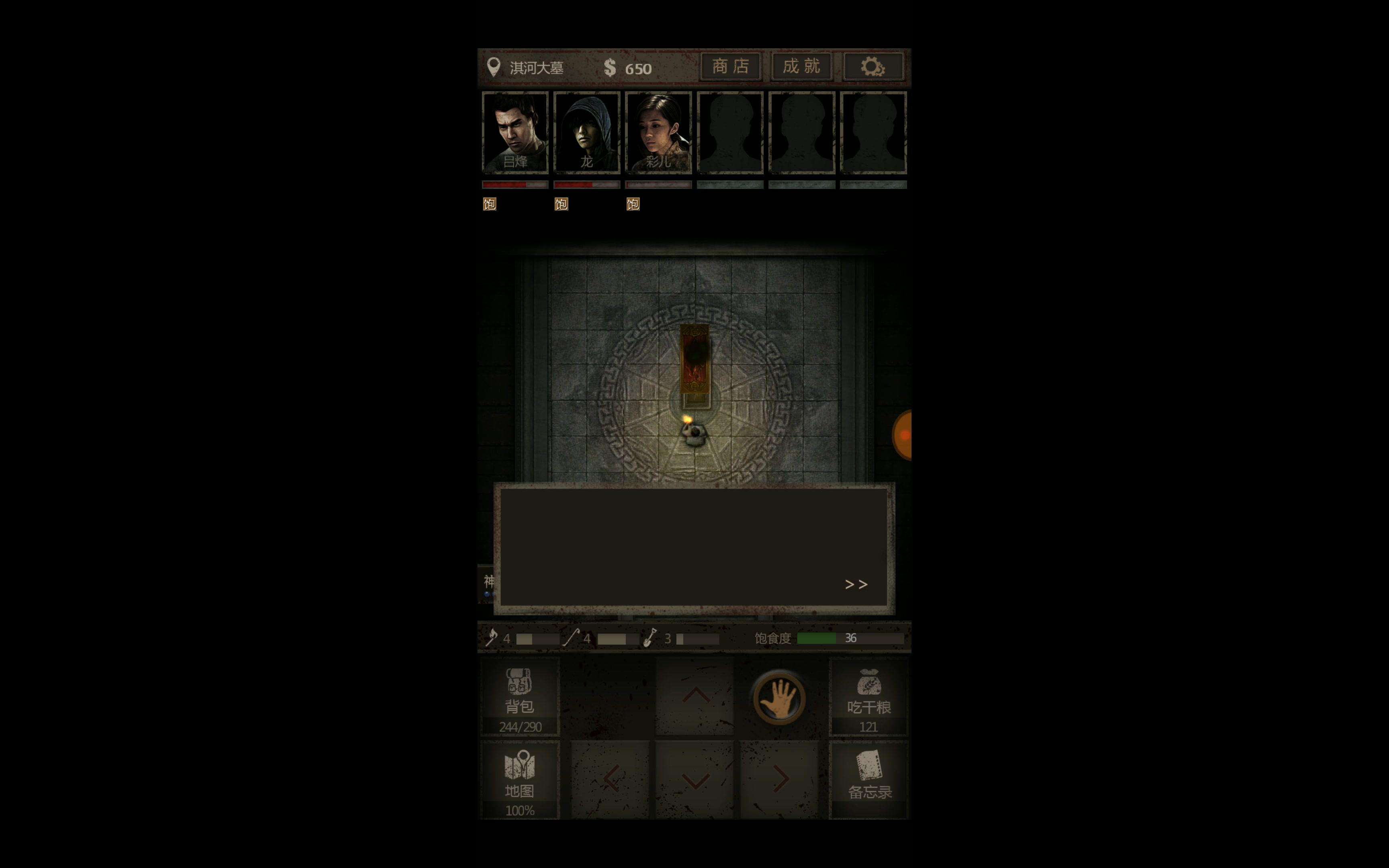Move left with the left arrow
Viewport: 1389px width, 868px height.
click(x=611, y=779)
